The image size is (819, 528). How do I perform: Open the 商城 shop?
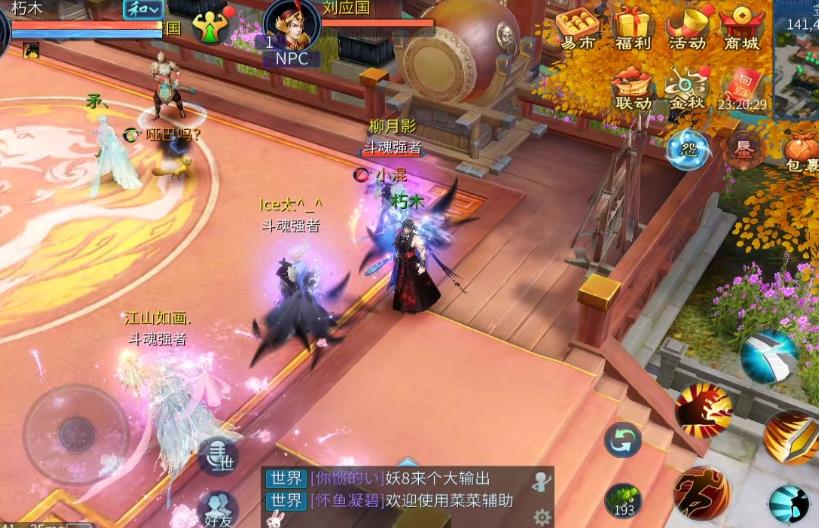(743, 28)
